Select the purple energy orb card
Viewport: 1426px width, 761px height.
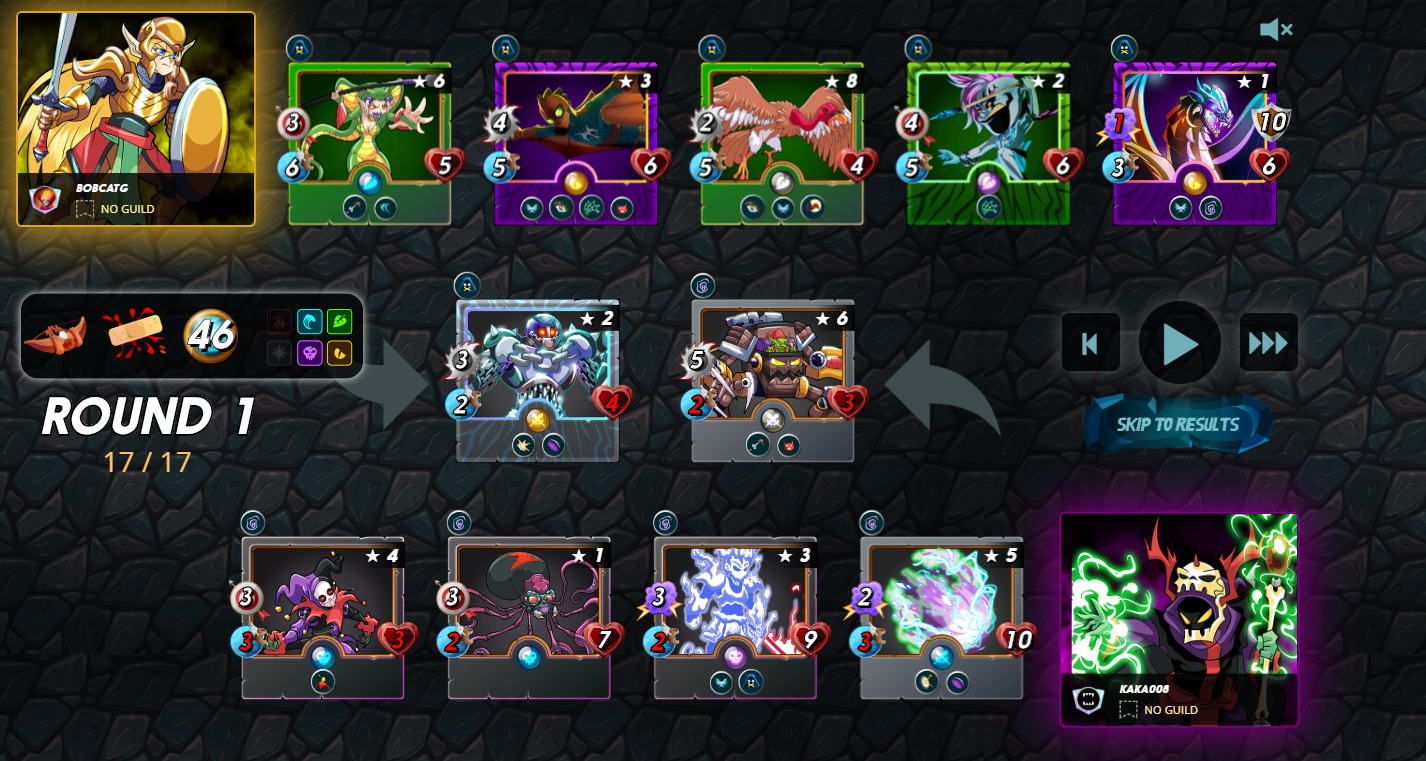pyautogui.click(x=941, y=615)
